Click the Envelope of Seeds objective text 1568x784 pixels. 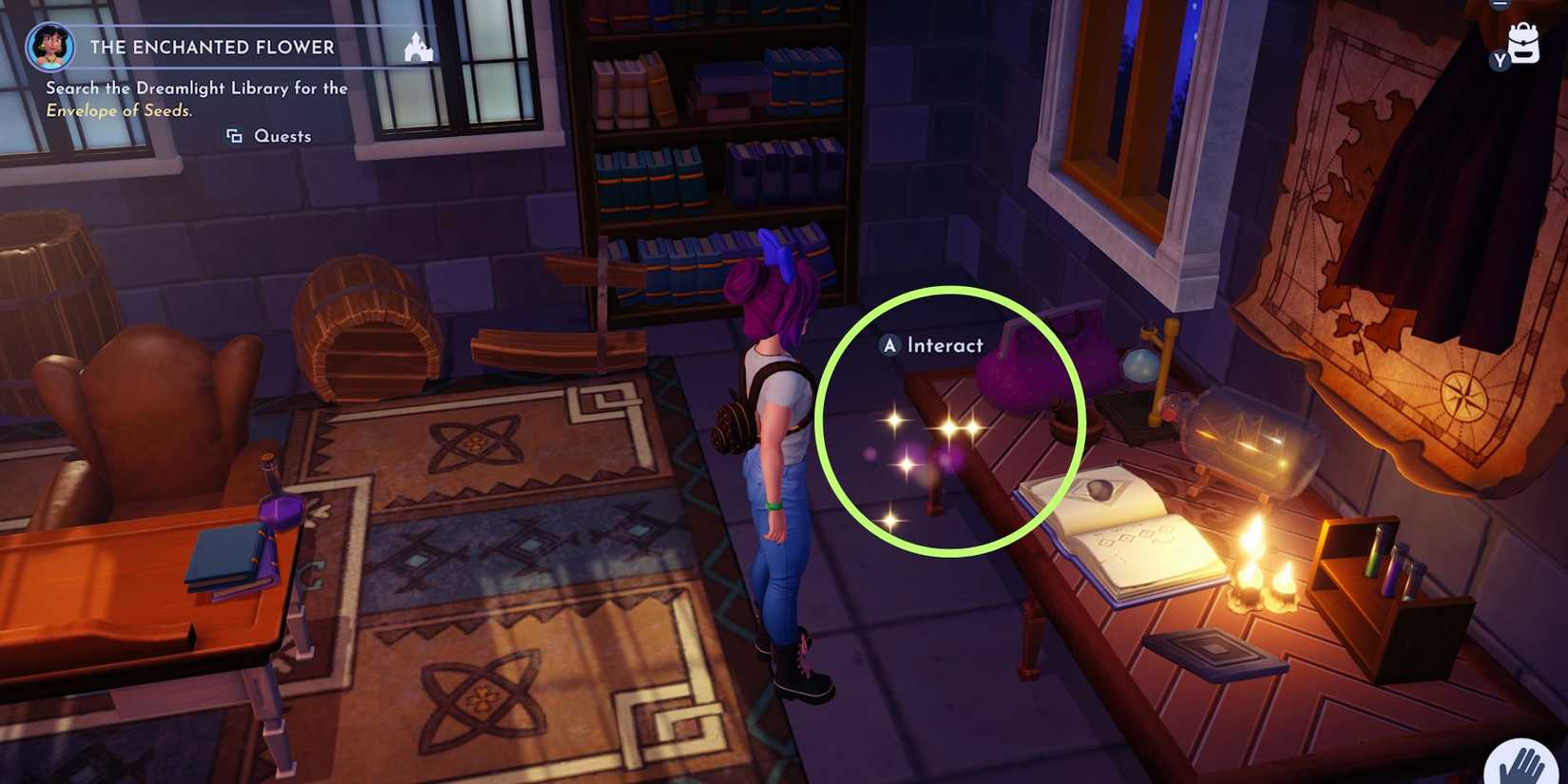coord(120,110)
